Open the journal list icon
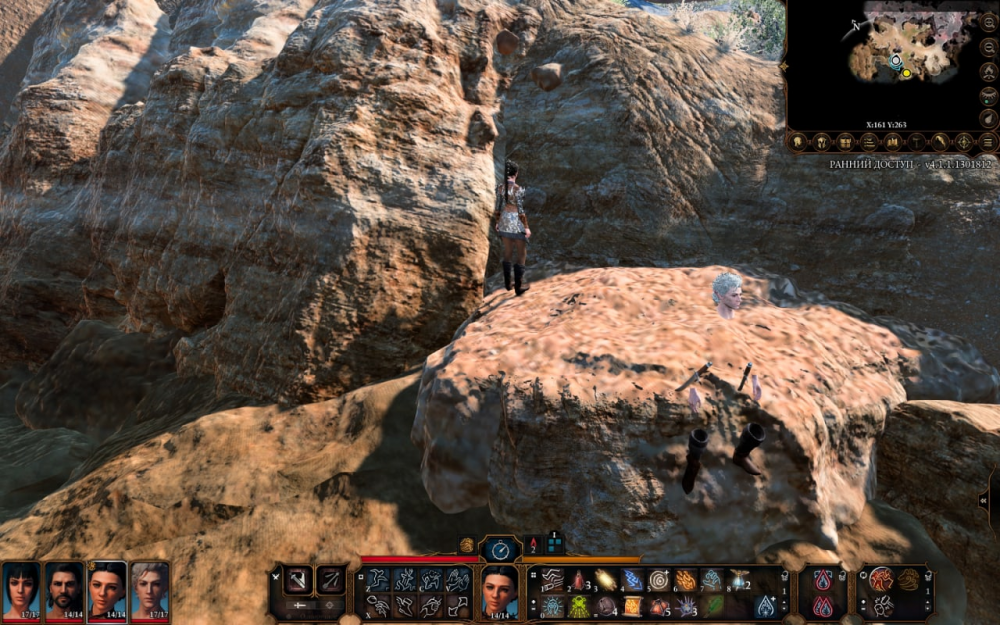The image size is (1000, 625). pyautogui.click(x=870, y=142)
